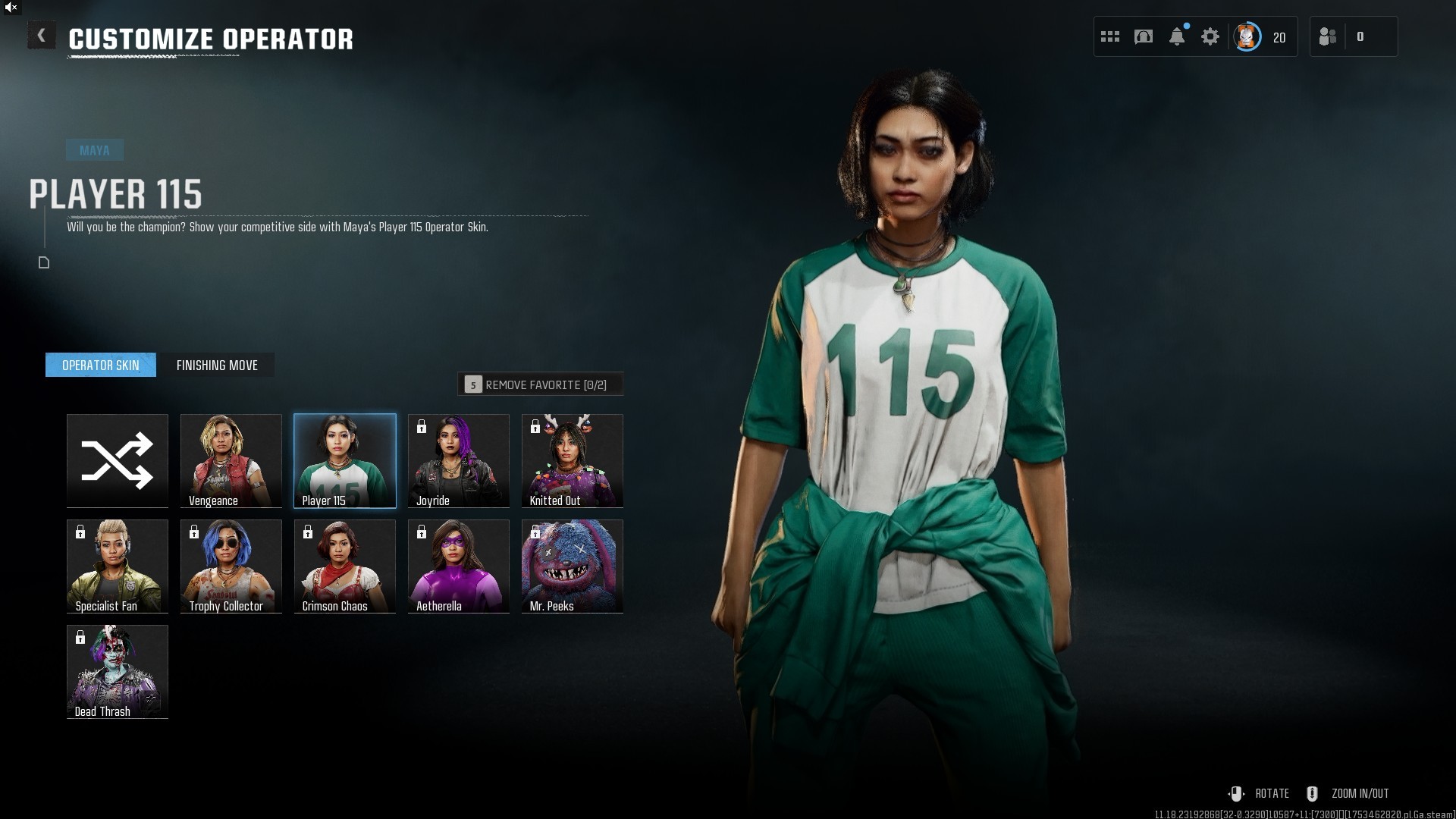The height and width of the screenshot is (819, 1456).
Task: Open notifications via the bell icon
Action: pos(1177,36)
